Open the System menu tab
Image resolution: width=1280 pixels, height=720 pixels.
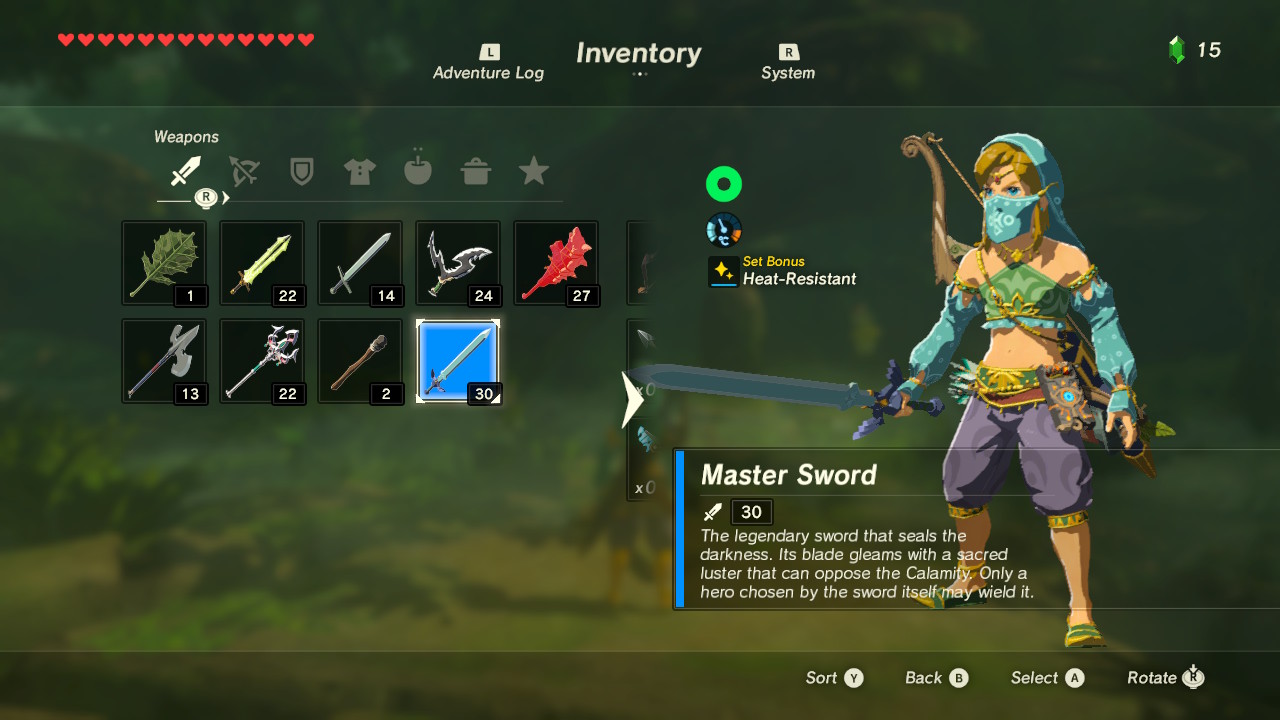pos(787,62)
